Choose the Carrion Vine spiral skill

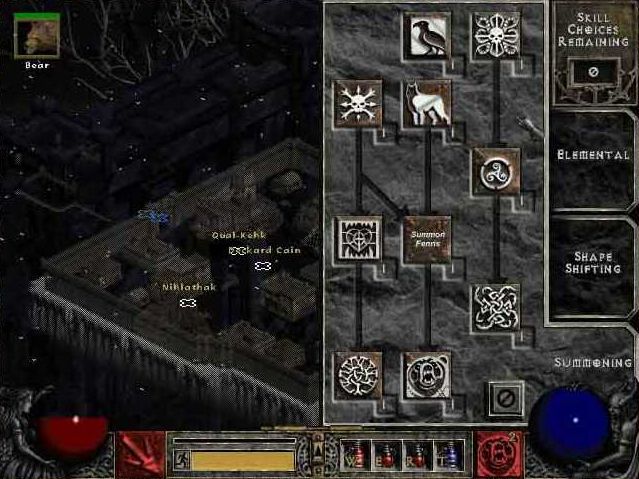pyautogui.click(x=495, y=171)
